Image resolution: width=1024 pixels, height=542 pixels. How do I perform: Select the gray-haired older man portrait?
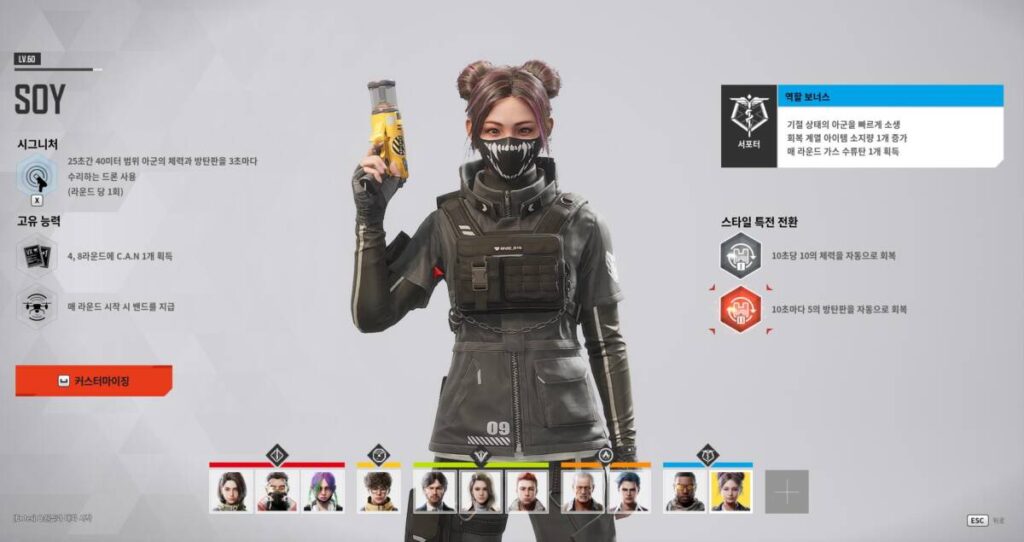coord(582,491)
